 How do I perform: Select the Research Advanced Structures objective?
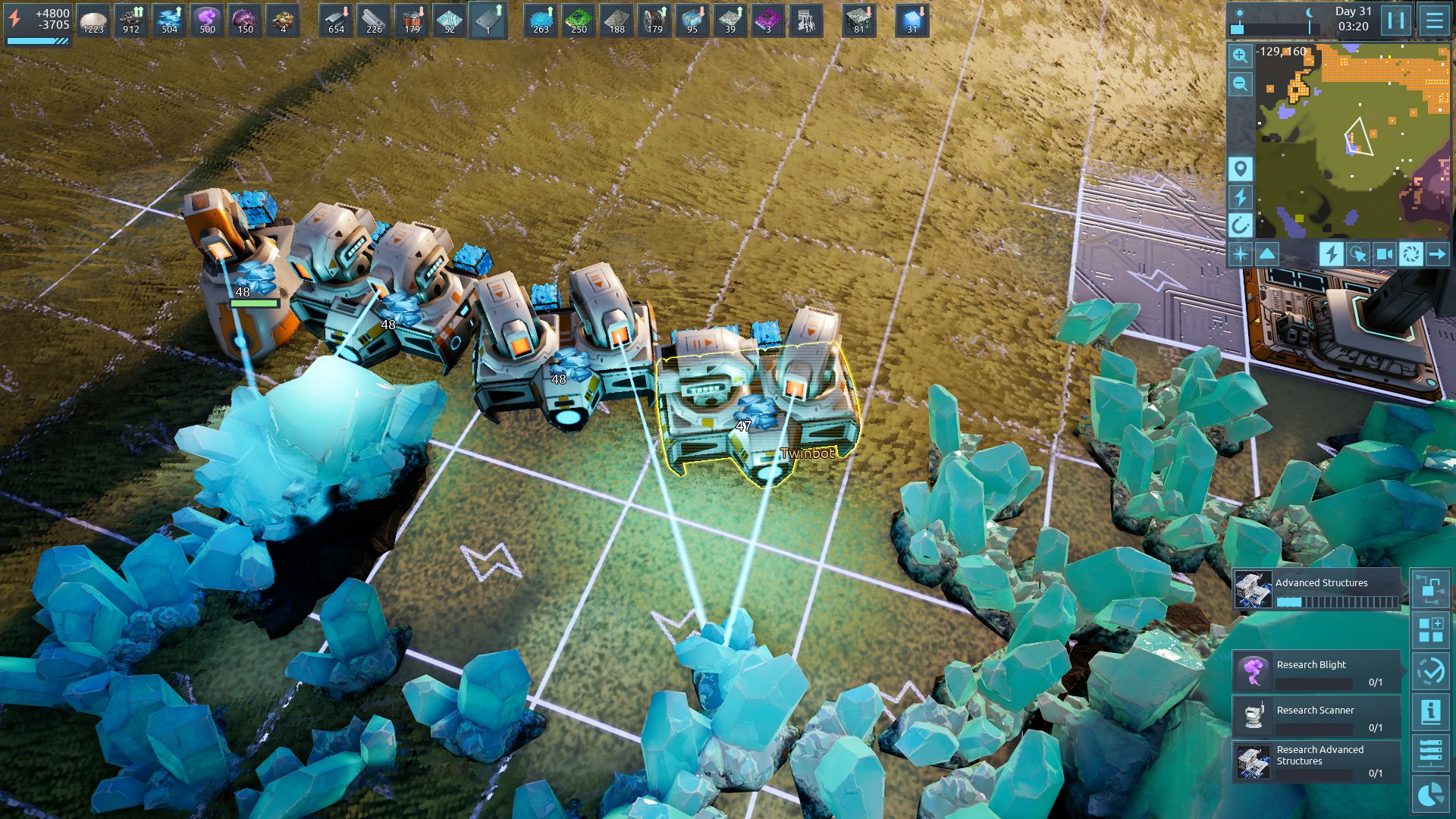coord(1316,761)
